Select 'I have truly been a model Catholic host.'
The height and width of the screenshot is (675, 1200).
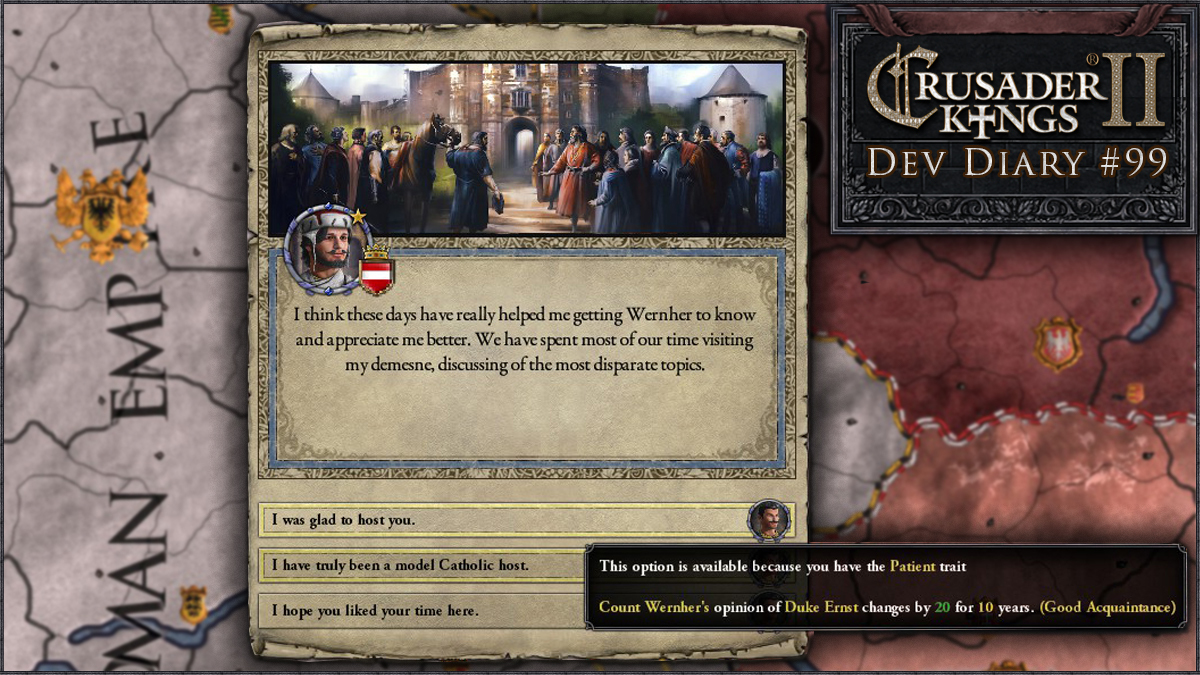(422, 565)
